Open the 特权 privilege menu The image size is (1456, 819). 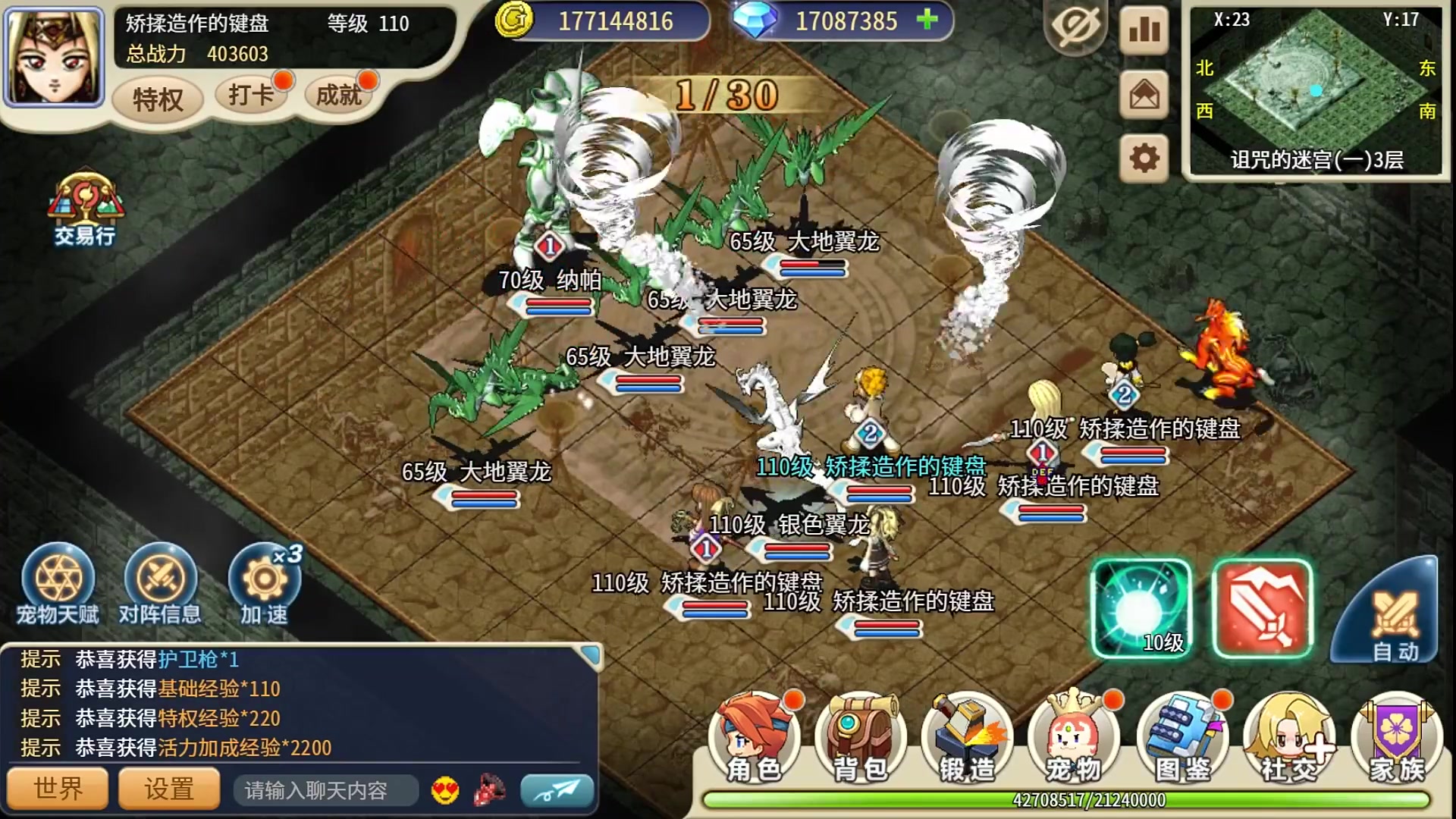pos(158,99)
